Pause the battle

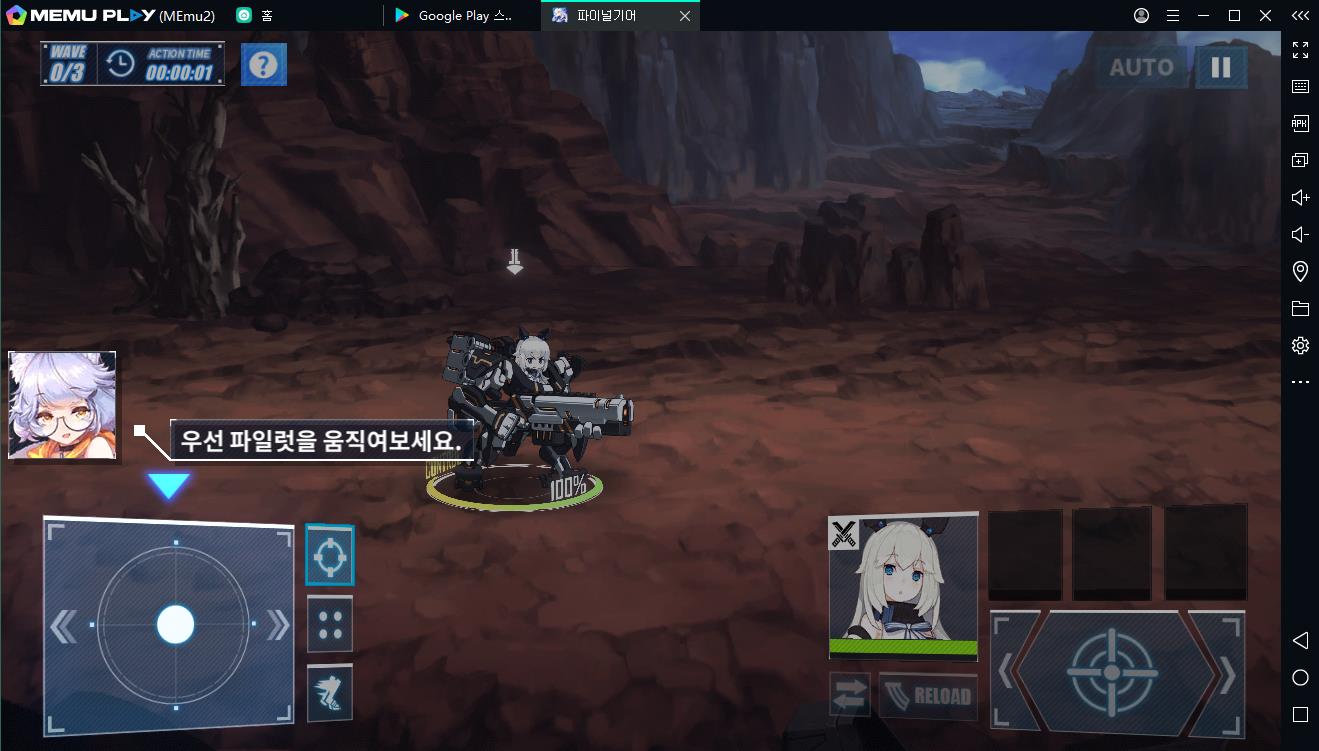tap(1220, 68)
